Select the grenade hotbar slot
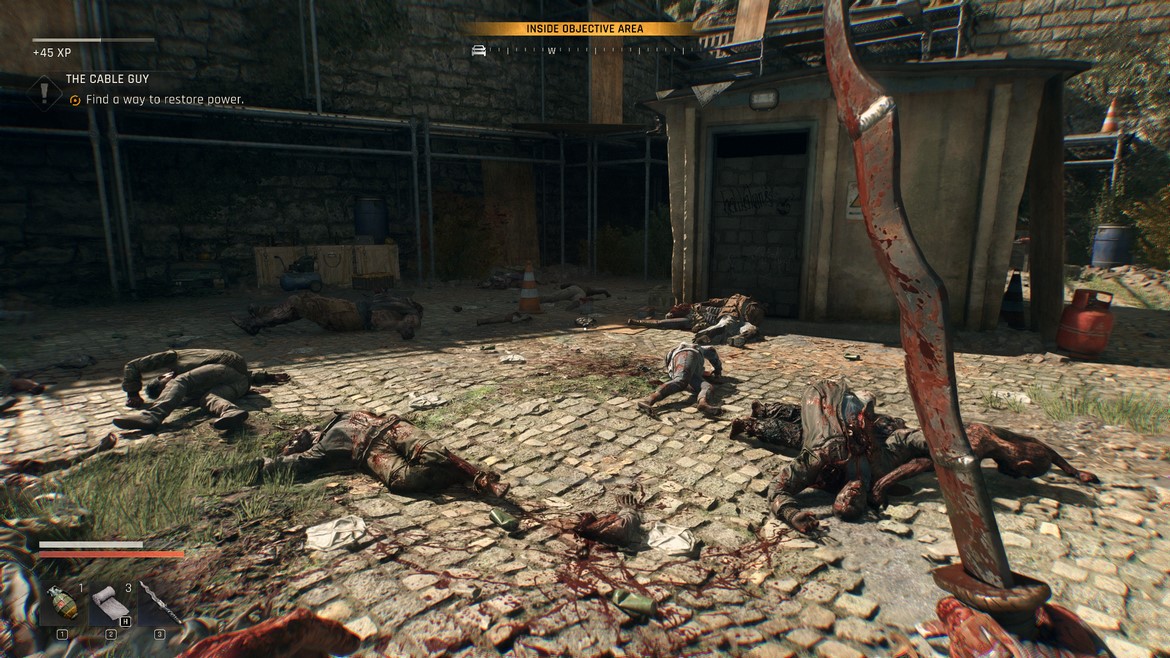This screenshot has width=1170, height=658. pyautogui.click(x=62, y=603)
